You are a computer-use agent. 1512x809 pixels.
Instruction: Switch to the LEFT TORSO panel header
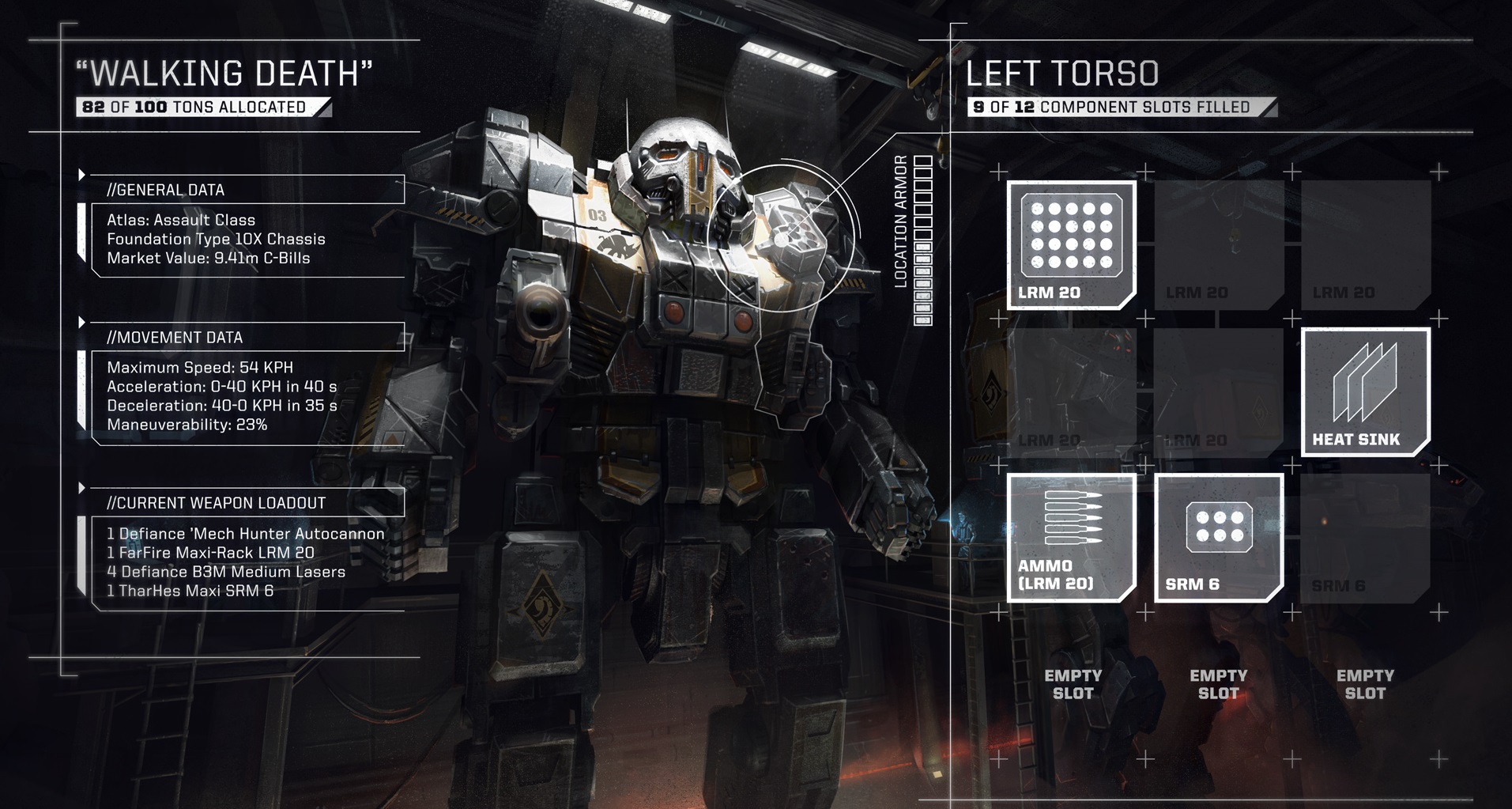1063,73
